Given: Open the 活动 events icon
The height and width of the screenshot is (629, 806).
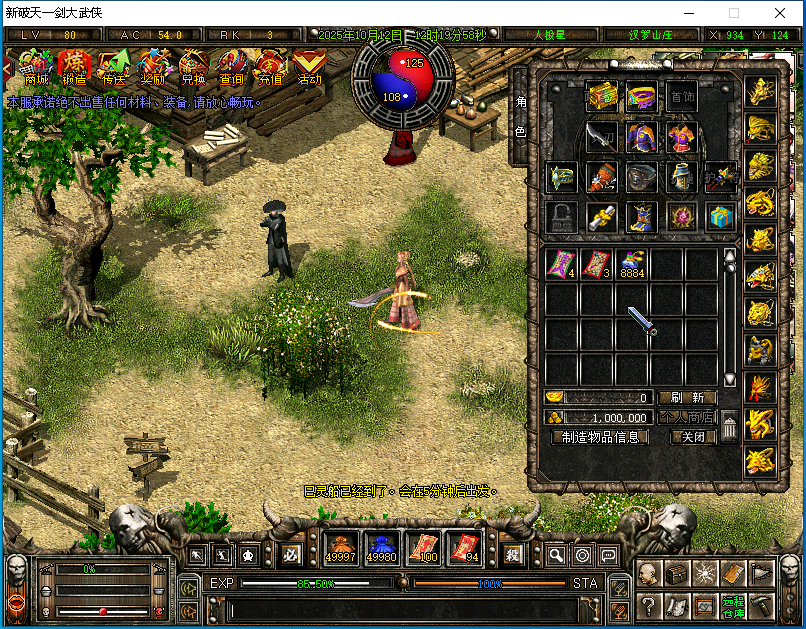Looking at the screenshot, I should [309, 68].
